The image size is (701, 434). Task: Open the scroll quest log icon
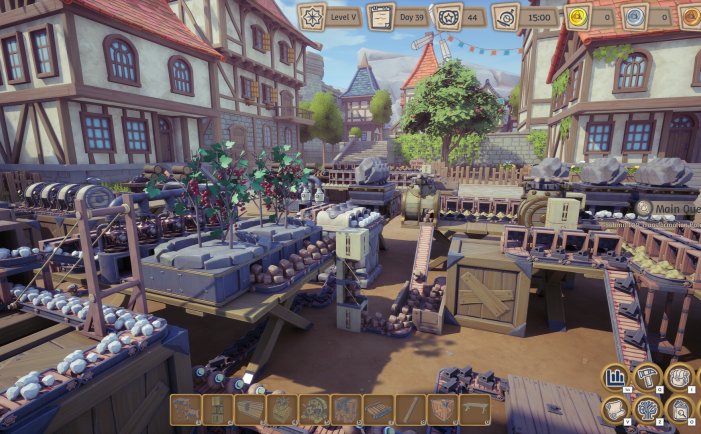tap(615, 409)
